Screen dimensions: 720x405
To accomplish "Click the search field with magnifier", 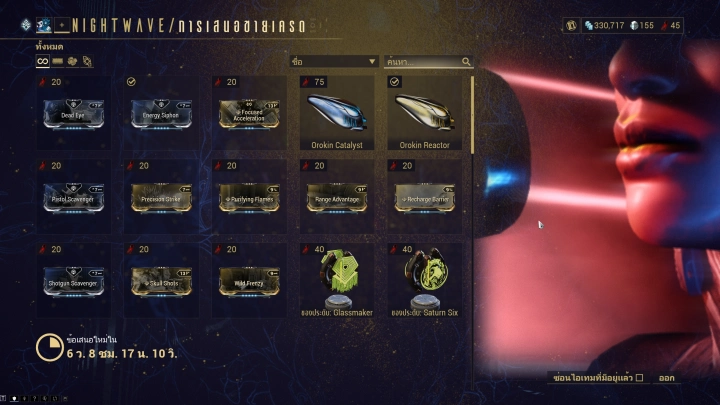I will 428,62.
